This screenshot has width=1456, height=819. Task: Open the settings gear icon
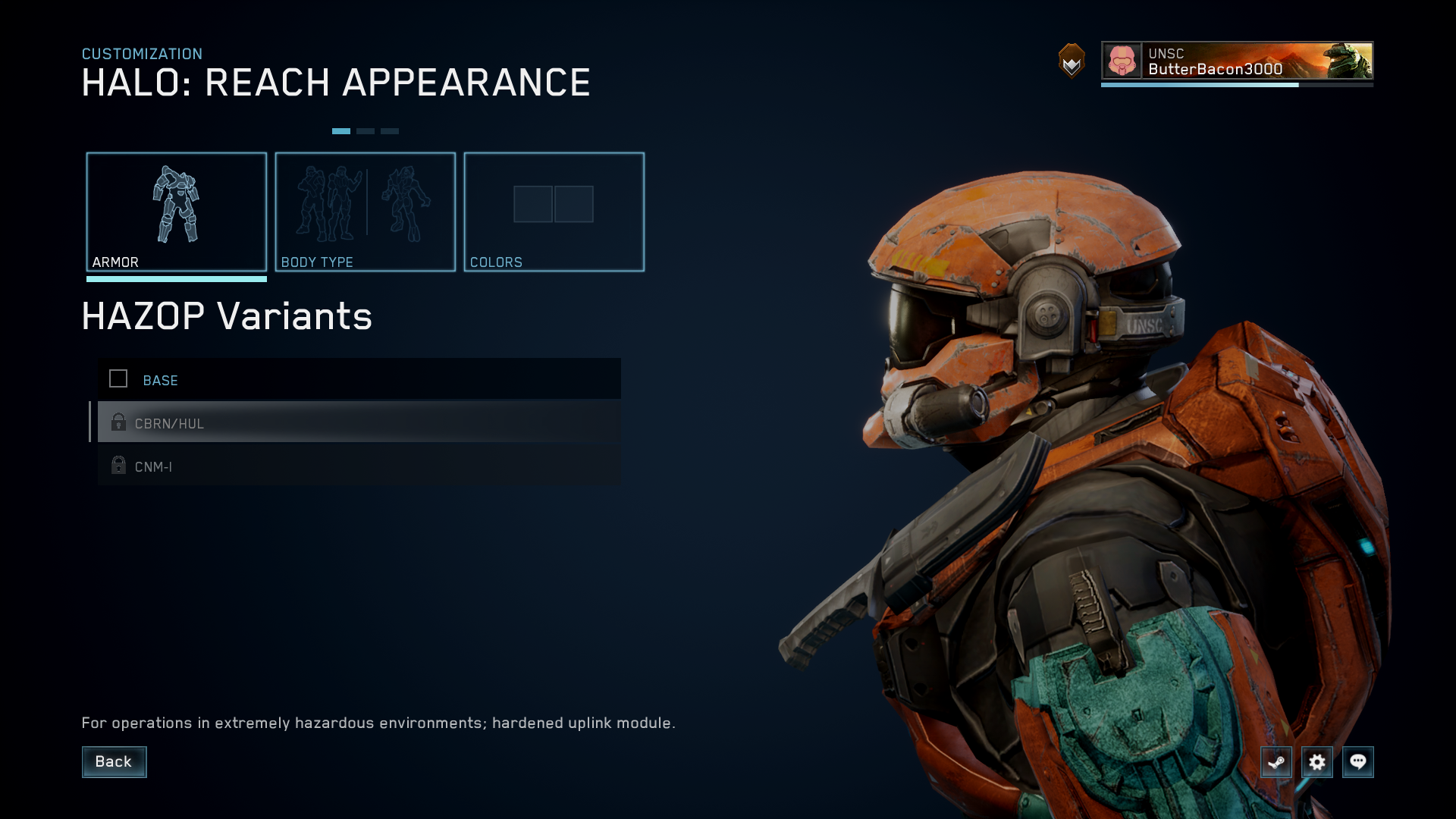click(x=1318, y=762)
